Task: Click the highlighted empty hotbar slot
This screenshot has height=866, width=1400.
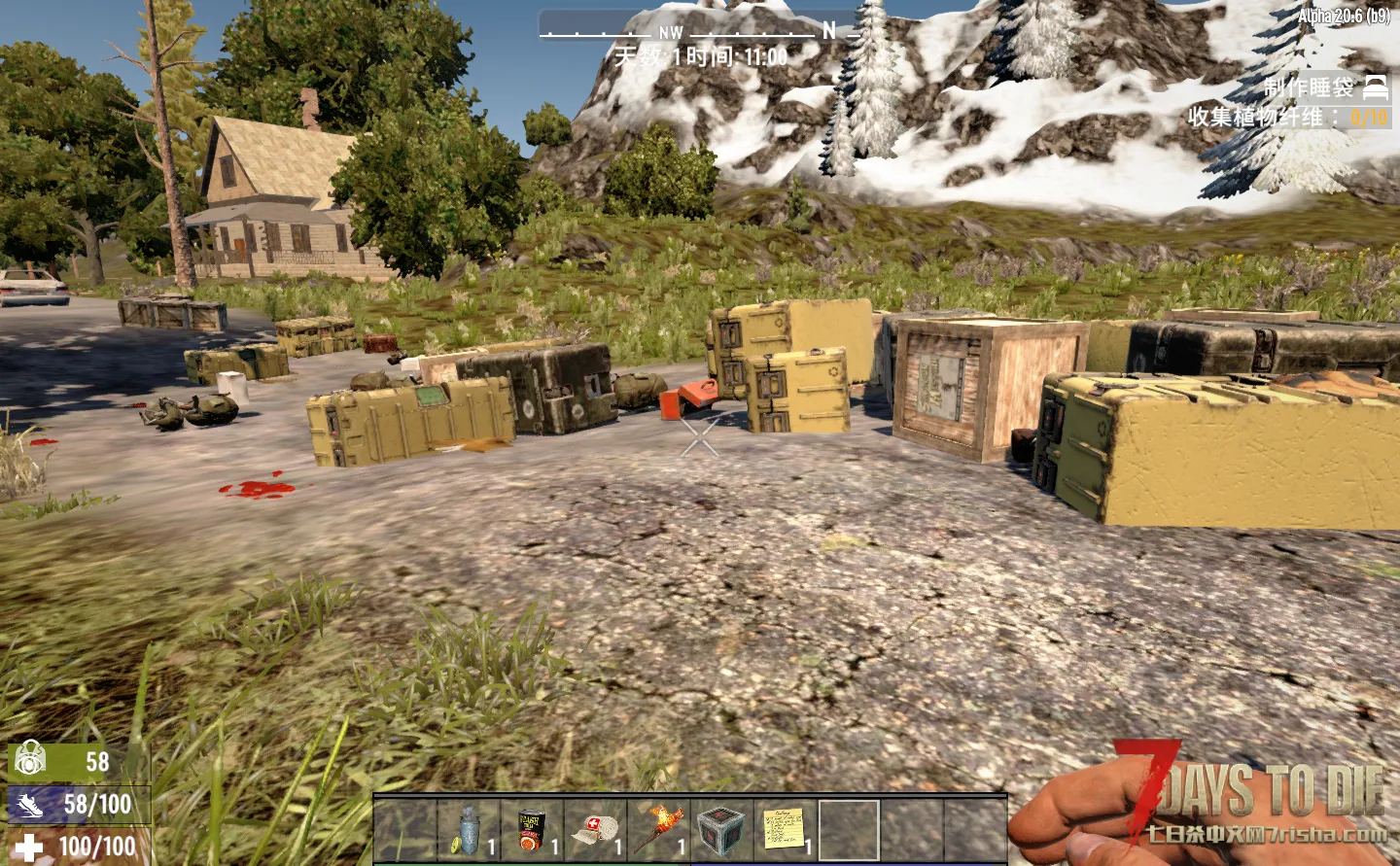Action: pos(849,830)
